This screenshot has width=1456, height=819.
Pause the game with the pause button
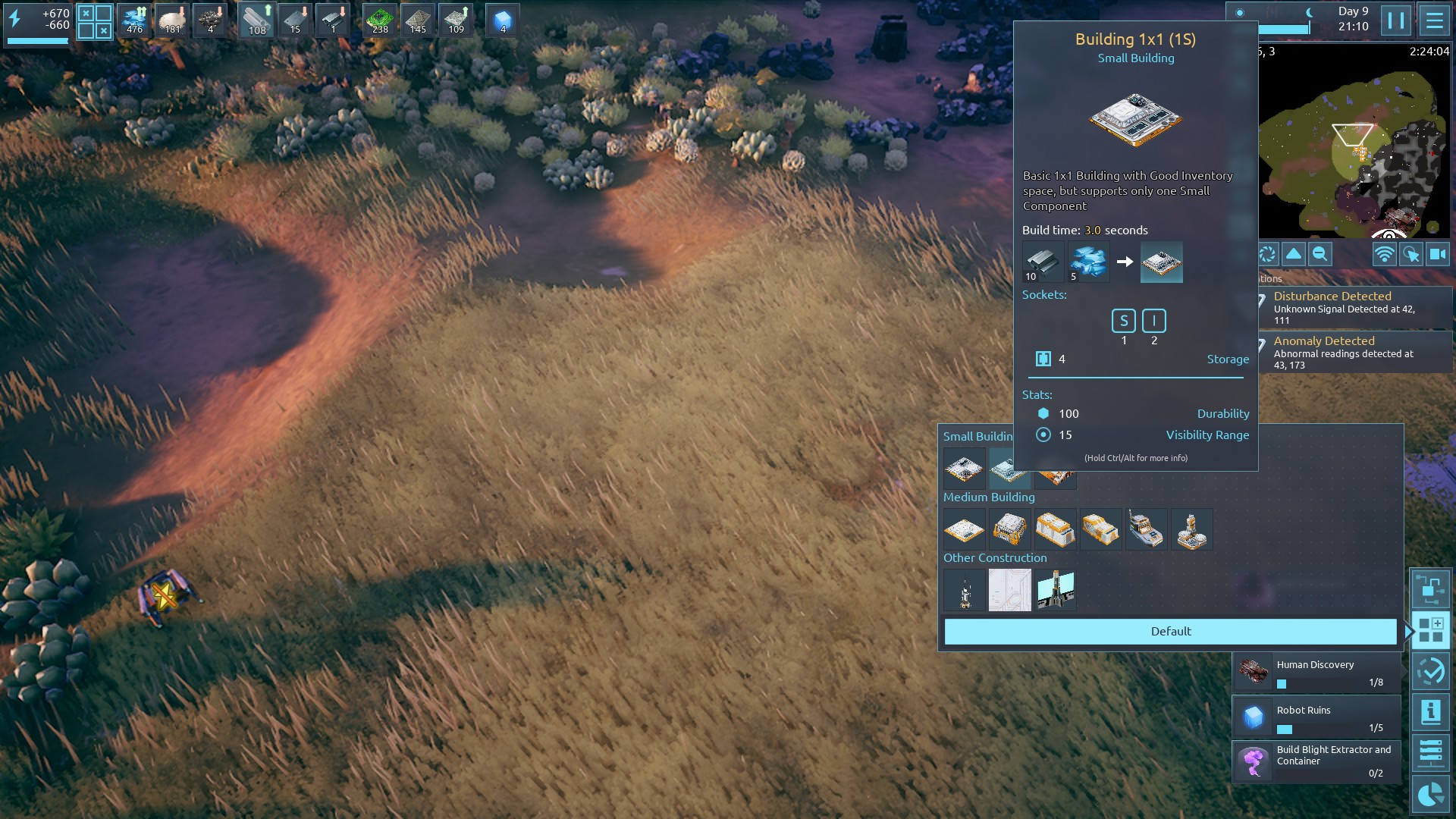(x=1395, y=20)
